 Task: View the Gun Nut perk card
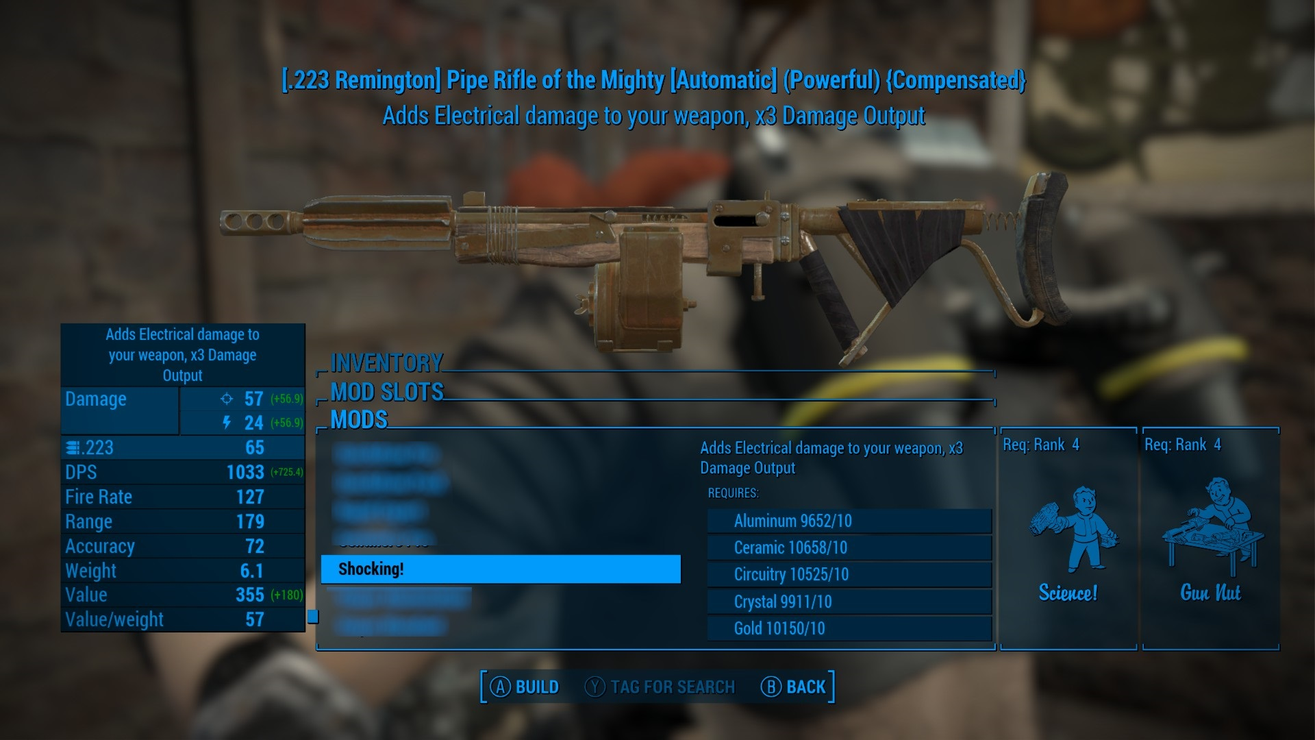[1210, 540]
